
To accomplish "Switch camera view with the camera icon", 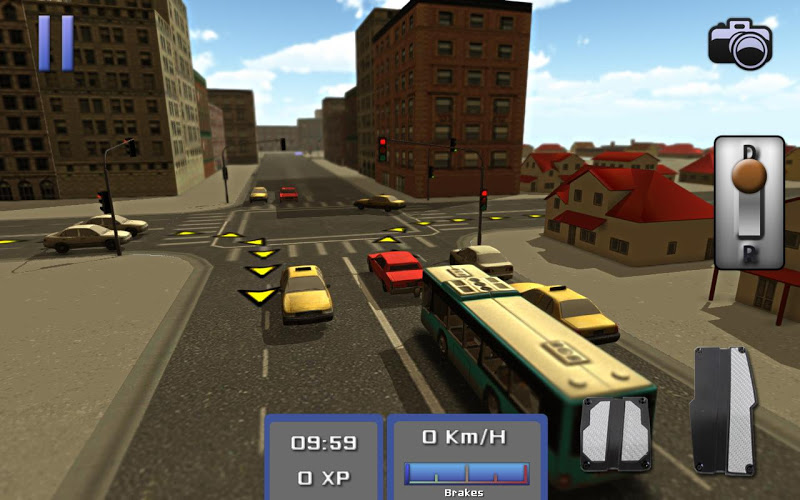I will click(x=741, y=43).
